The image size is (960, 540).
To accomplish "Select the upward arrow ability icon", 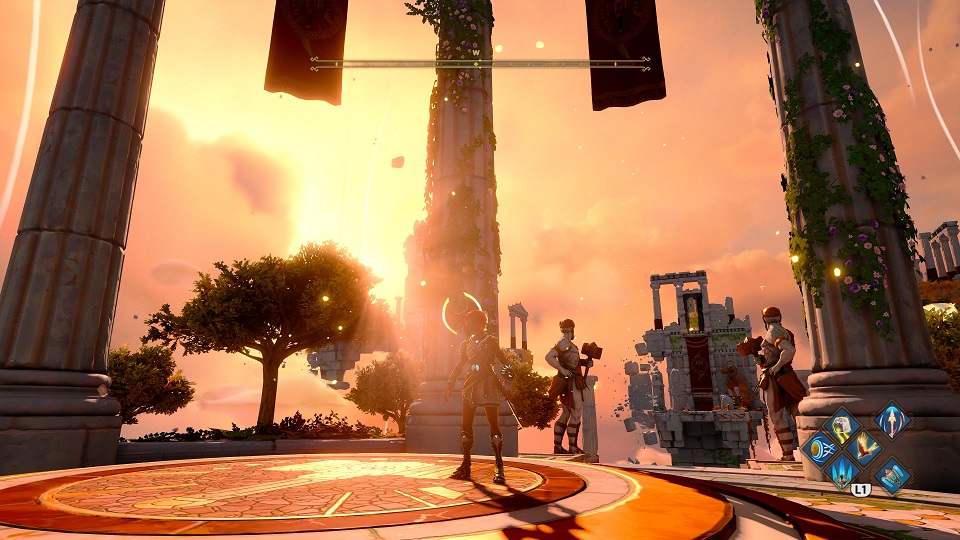I will click(x=892, y=420).
